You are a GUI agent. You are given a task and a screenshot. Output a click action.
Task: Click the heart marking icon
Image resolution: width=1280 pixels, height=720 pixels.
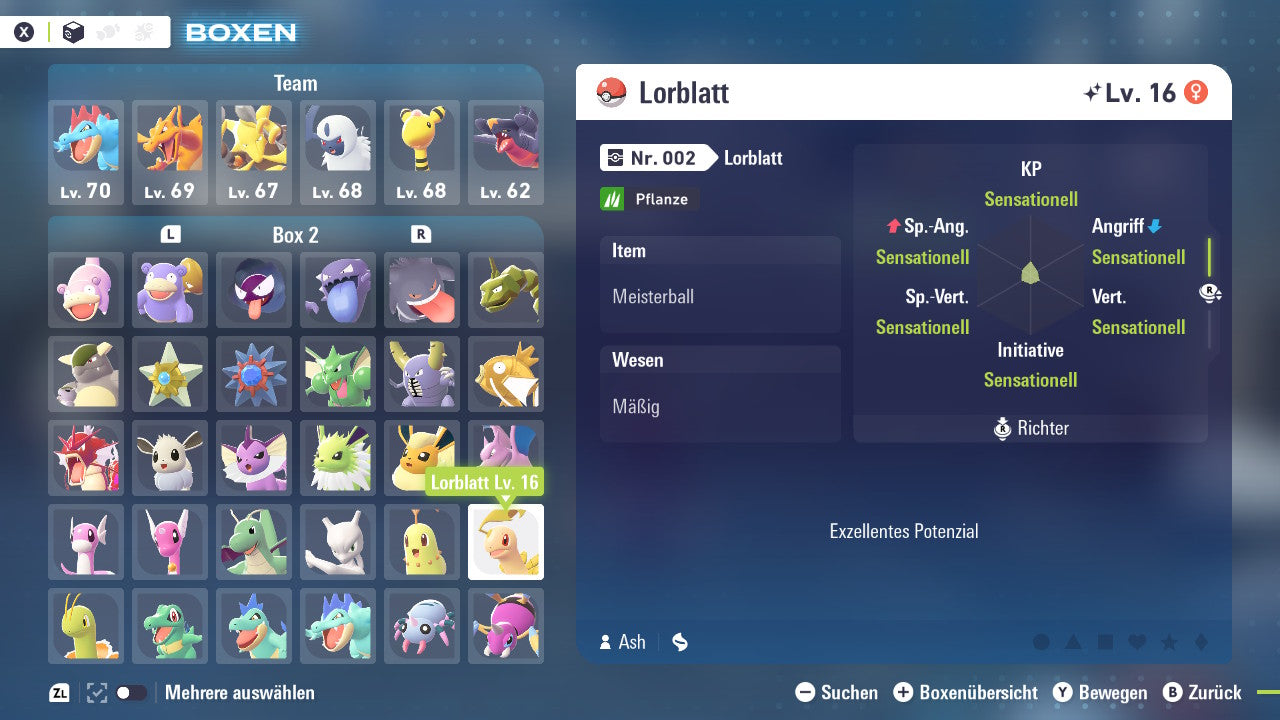(x=1136, y=642)
